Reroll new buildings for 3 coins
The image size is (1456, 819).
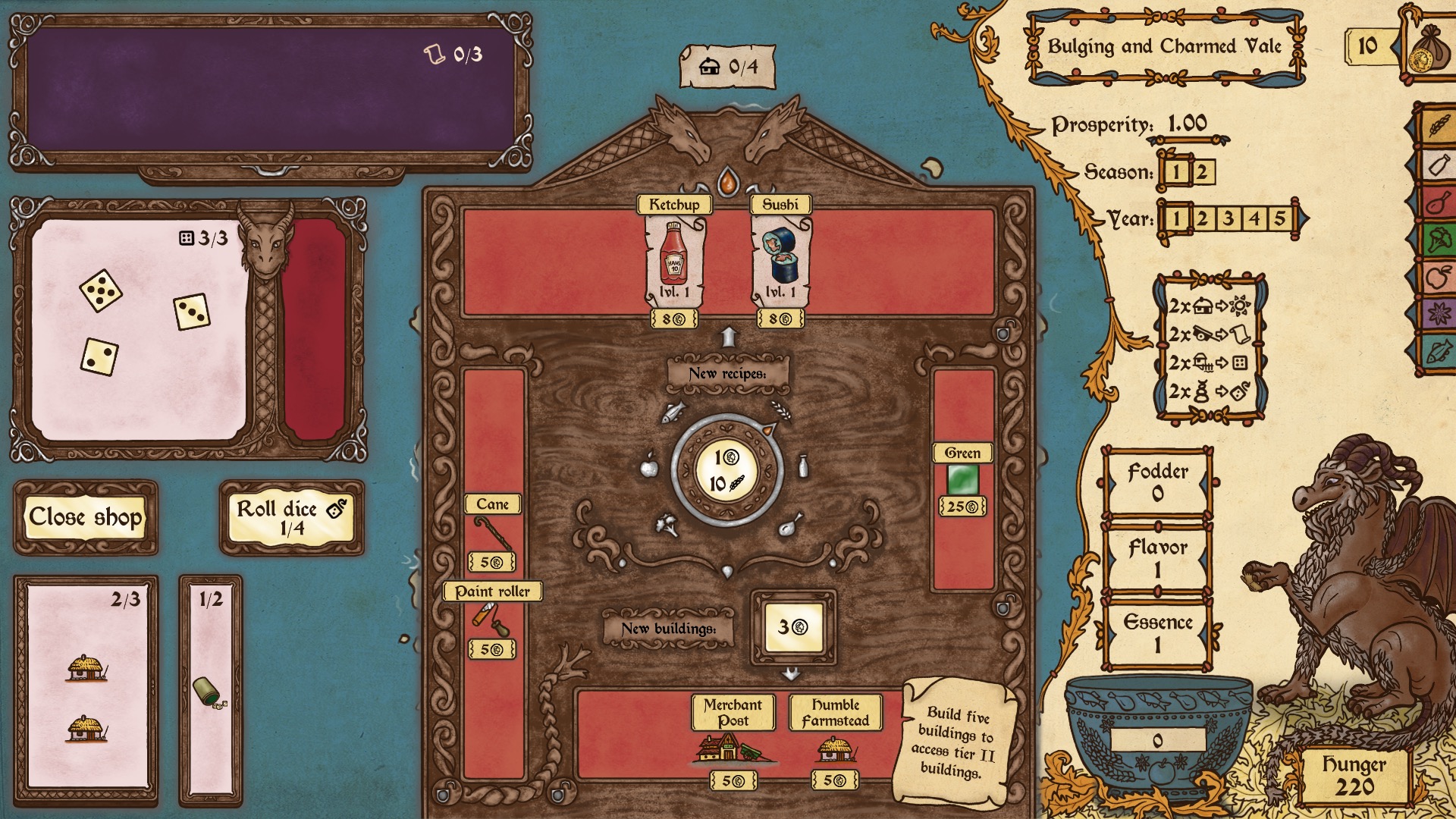(x=793, y=627)
